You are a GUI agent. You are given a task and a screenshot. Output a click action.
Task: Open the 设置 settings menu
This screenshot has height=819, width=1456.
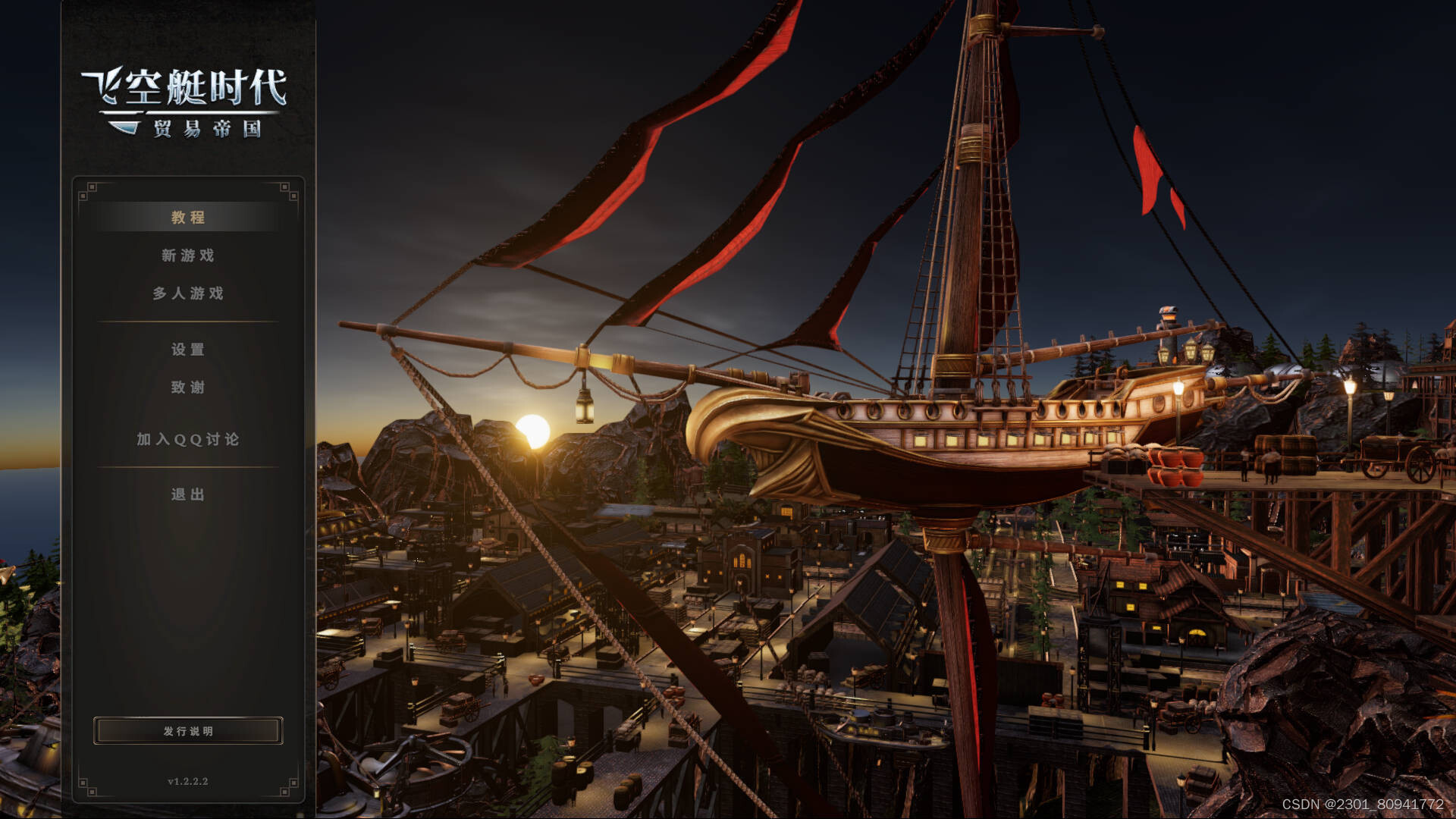tap(188, 350)
